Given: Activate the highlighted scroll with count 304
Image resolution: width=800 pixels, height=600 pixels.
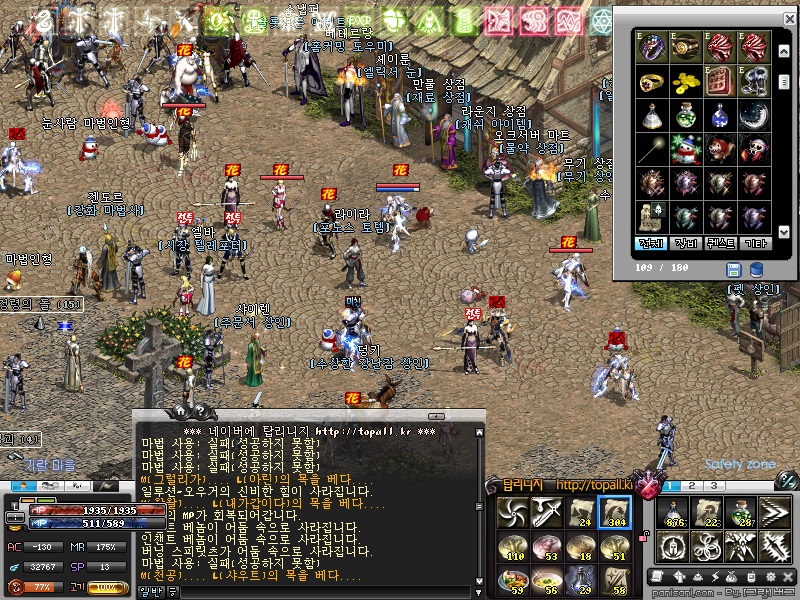Looking at the screenshot, I should click(x=615, y=512).
